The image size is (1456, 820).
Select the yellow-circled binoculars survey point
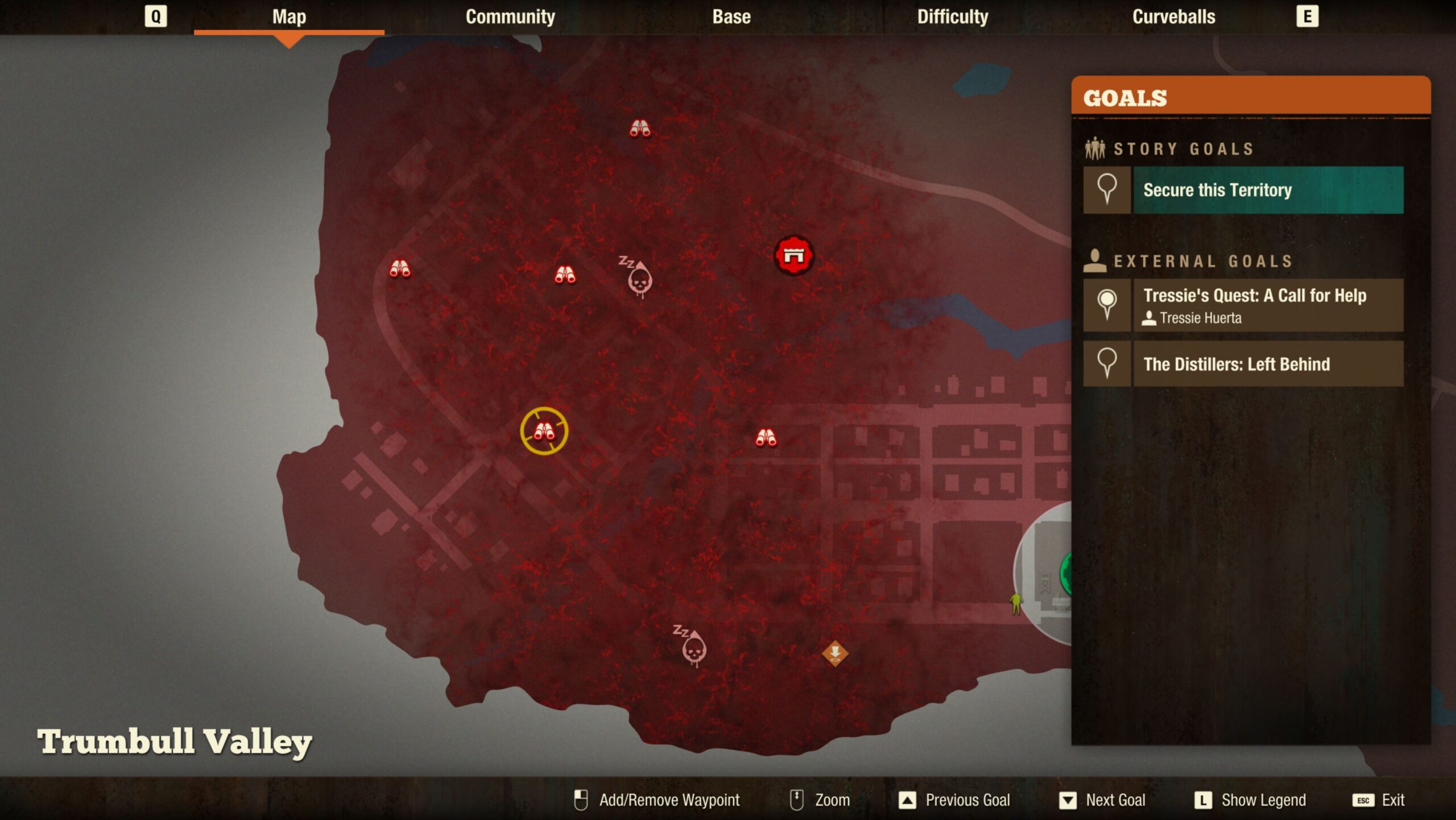coord(544,431)
